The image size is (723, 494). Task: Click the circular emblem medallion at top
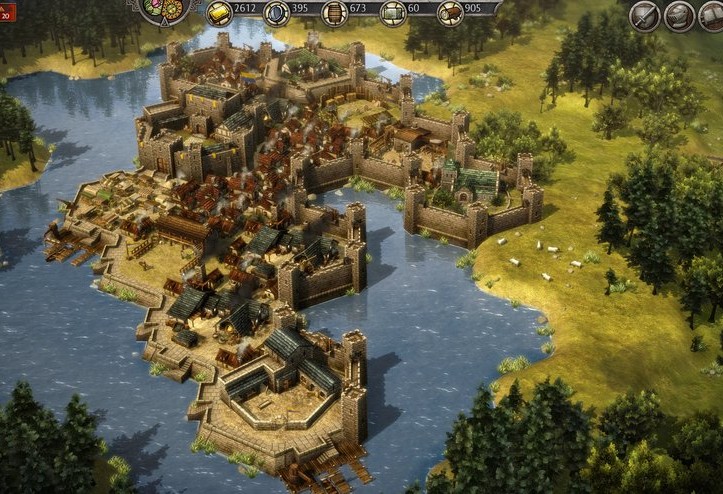(163, 8)
